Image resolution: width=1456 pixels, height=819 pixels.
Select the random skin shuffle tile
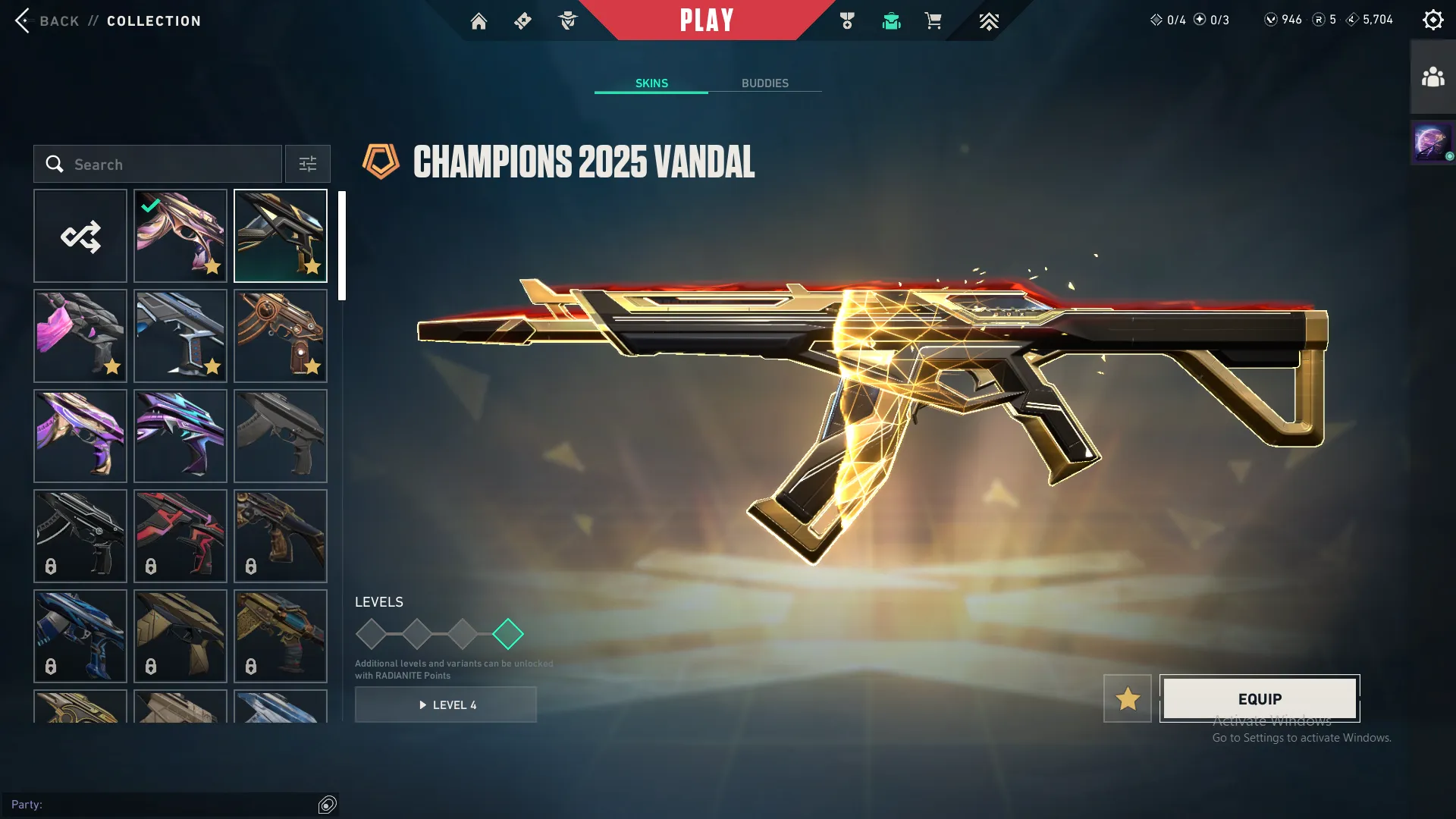pos(80,236)
